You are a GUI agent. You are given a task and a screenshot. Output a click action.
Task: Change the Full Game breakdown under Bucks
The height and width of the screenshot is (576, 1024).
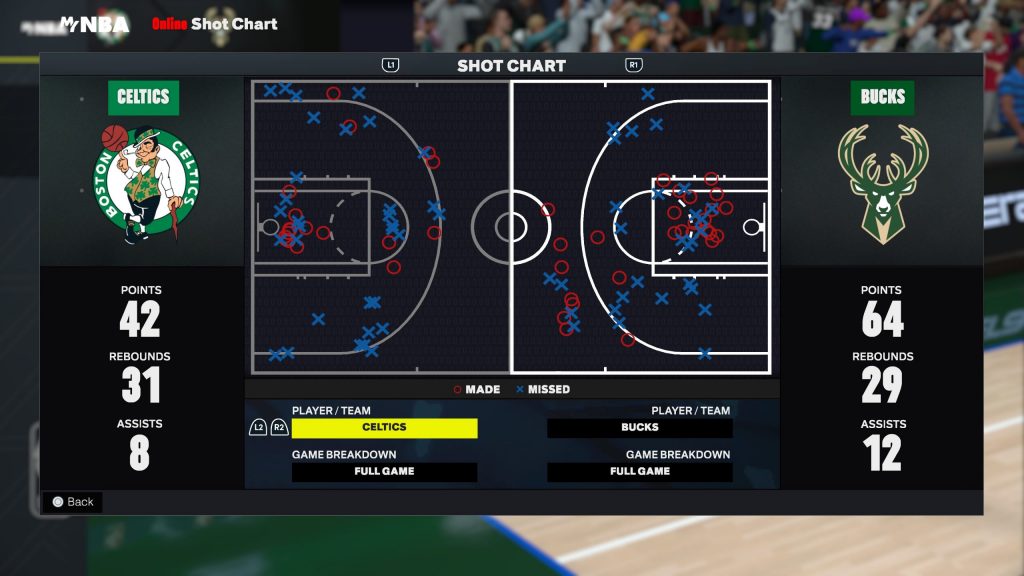pos(640,472)
